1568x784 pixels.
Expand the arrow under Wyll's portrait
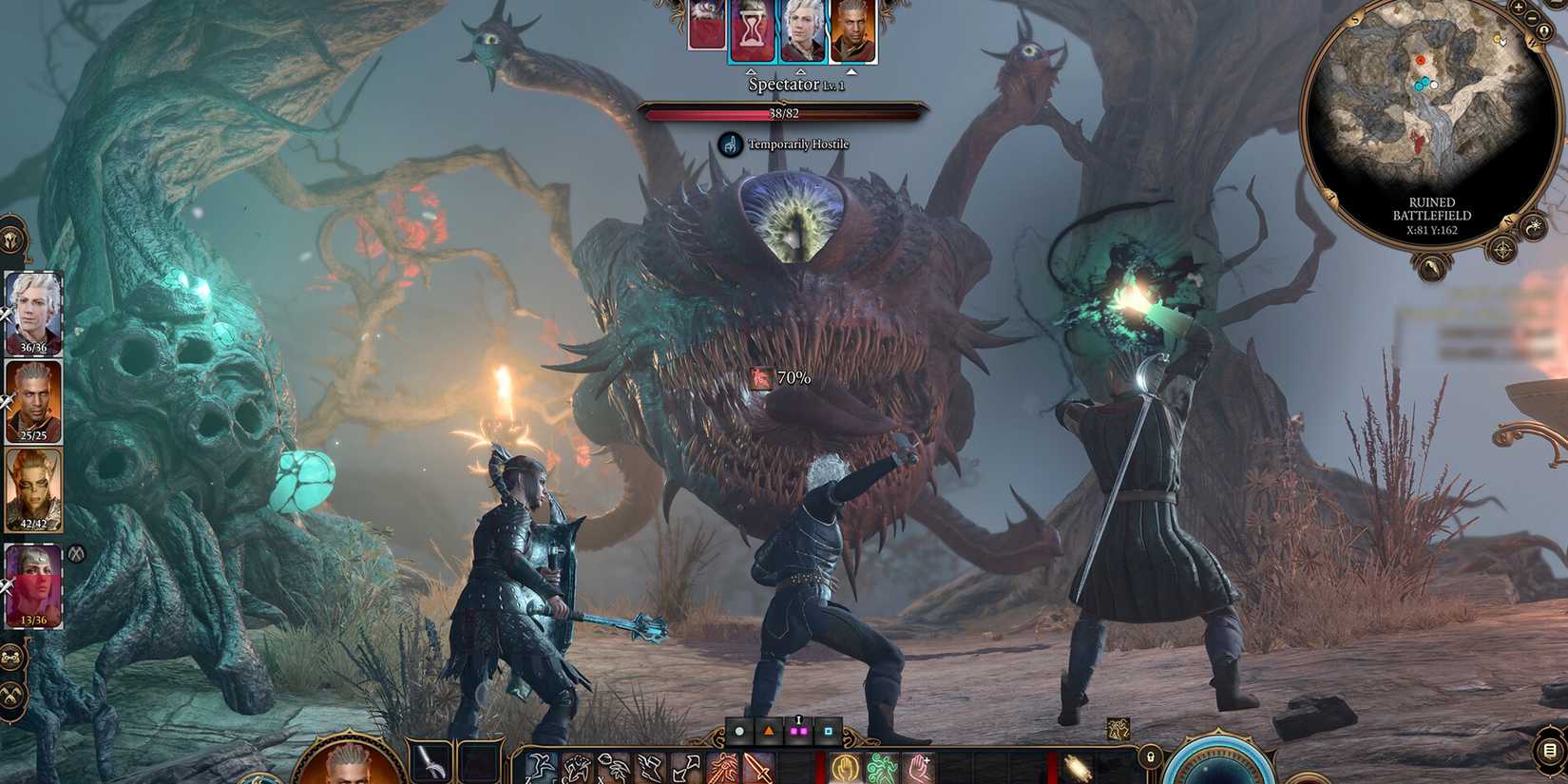[852, 70]
